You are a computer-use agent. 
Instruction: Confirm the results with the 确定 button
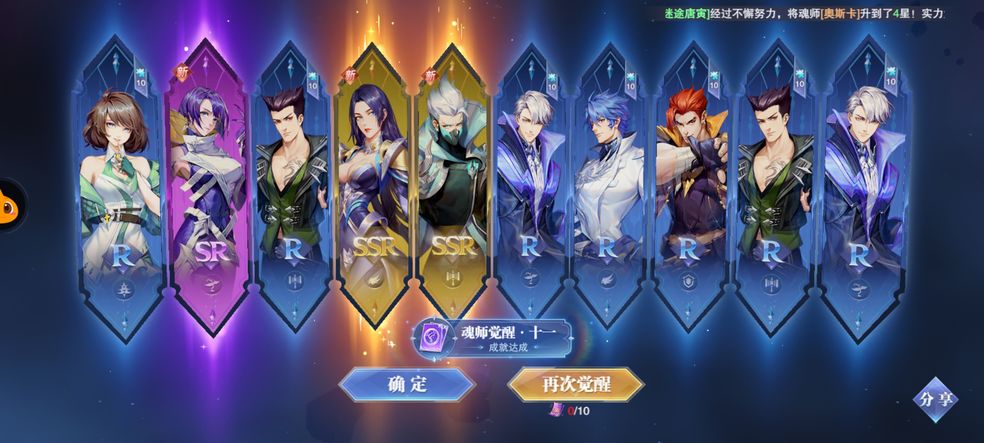click(406, 385)
